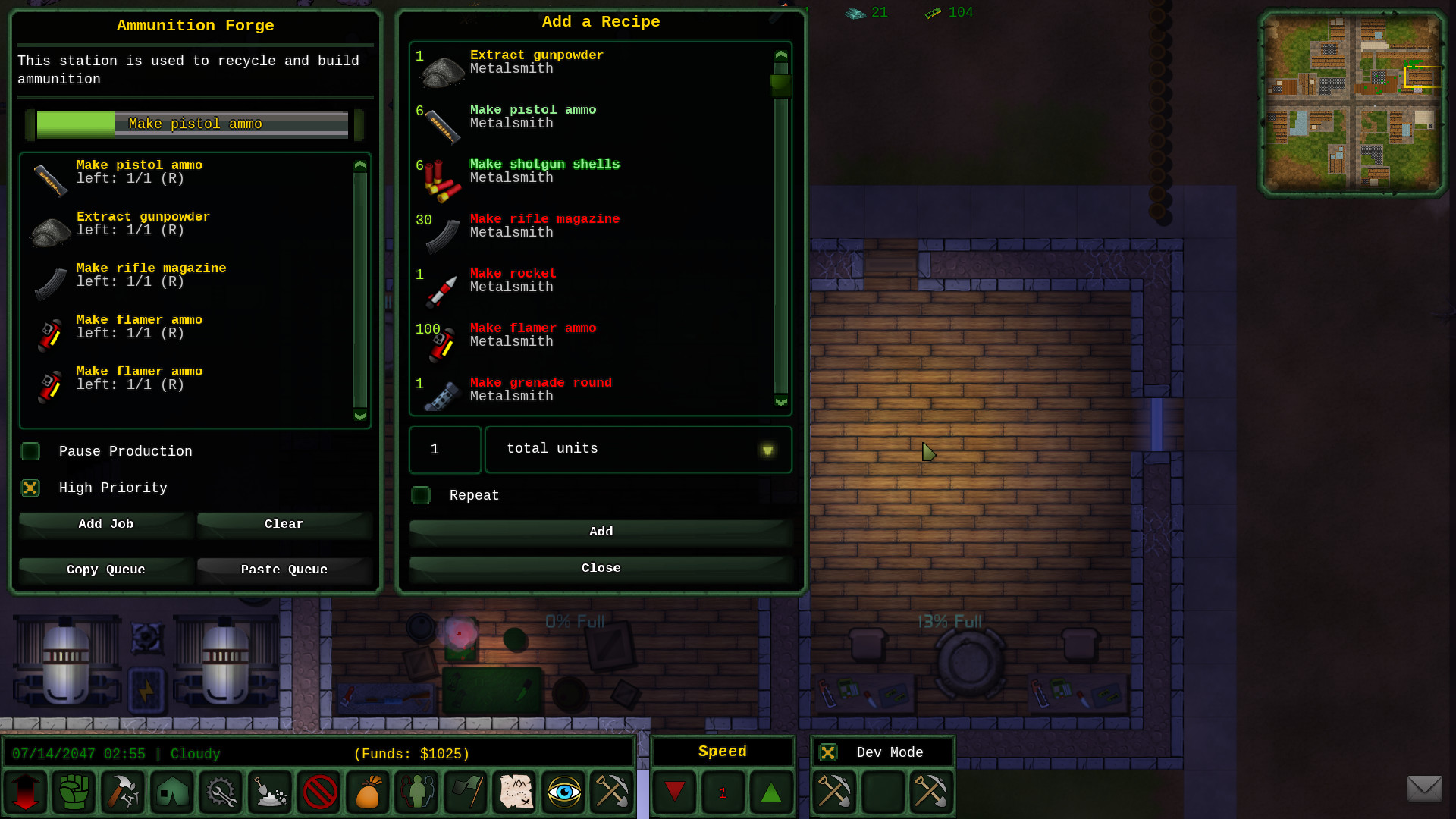Open the treasure map icon

tap(514, 792)
